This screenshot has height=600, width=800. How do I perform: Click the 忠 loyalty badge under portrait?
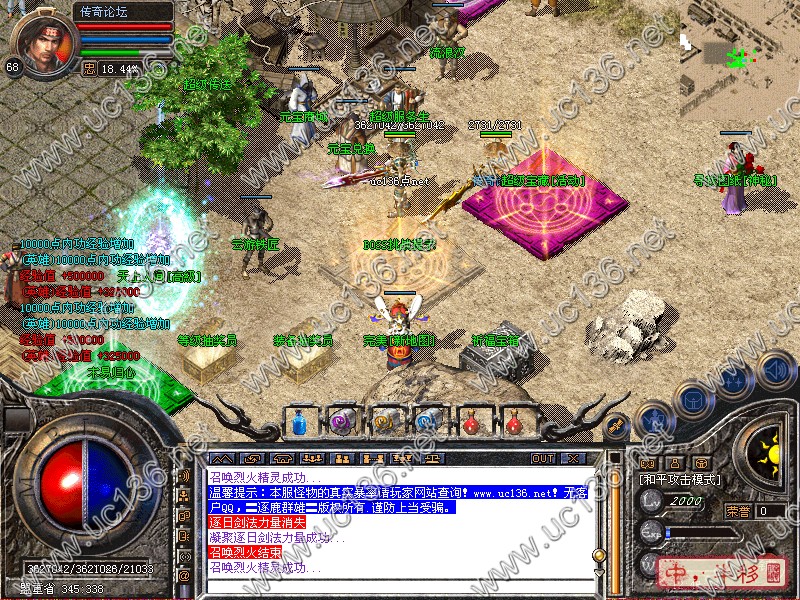tap(89, 68)
